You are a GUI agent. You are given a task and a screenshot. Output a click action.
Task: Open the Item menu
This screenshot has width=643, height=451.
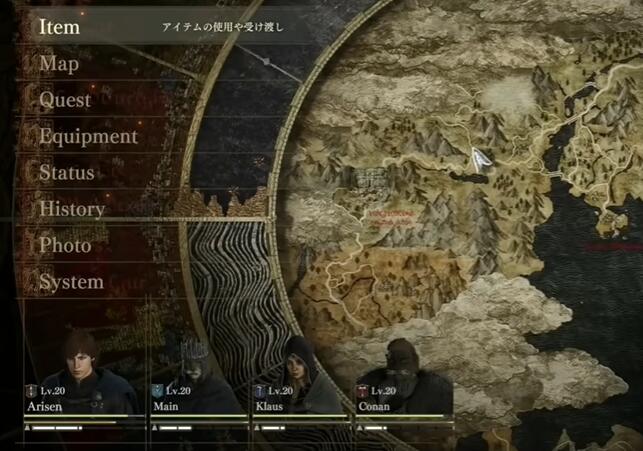pyautogui.click(x=60, y=28)
